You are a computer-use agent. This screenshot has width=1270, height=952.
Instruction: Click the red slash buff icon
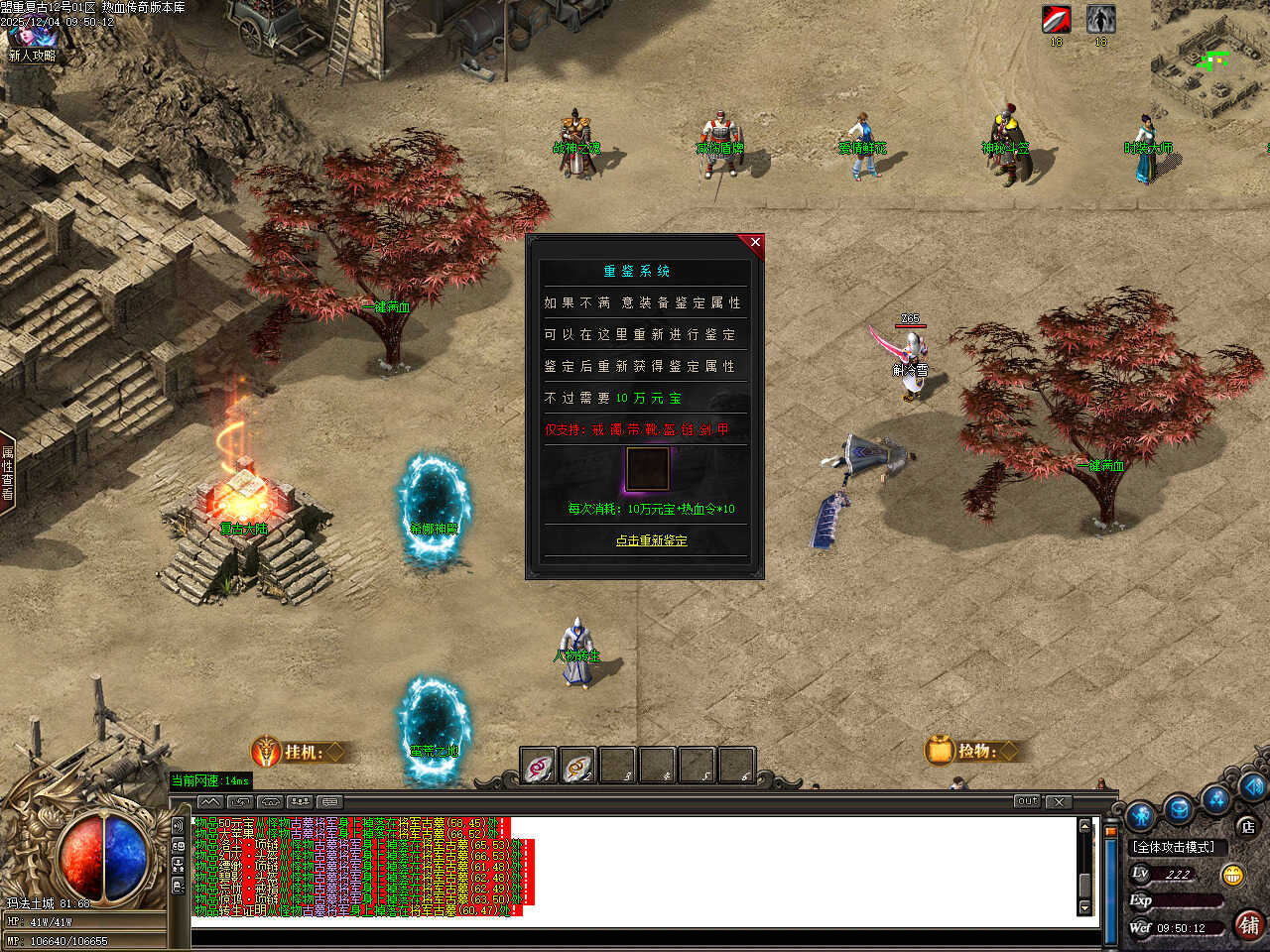coord(1056,19)
